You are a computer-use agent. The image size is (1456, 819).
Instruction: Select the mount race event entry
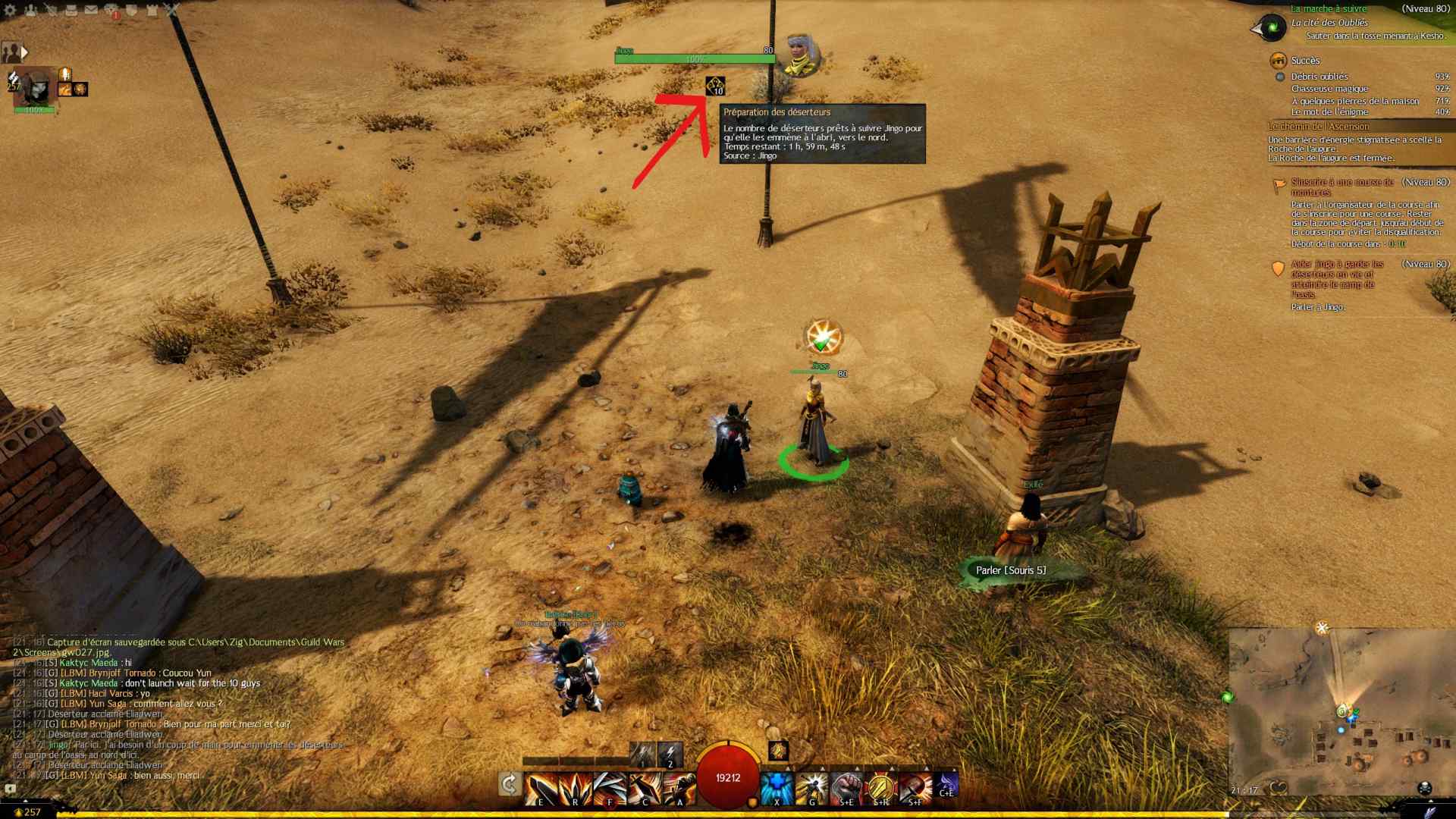pyautogui.click(x=1343, y=187)
